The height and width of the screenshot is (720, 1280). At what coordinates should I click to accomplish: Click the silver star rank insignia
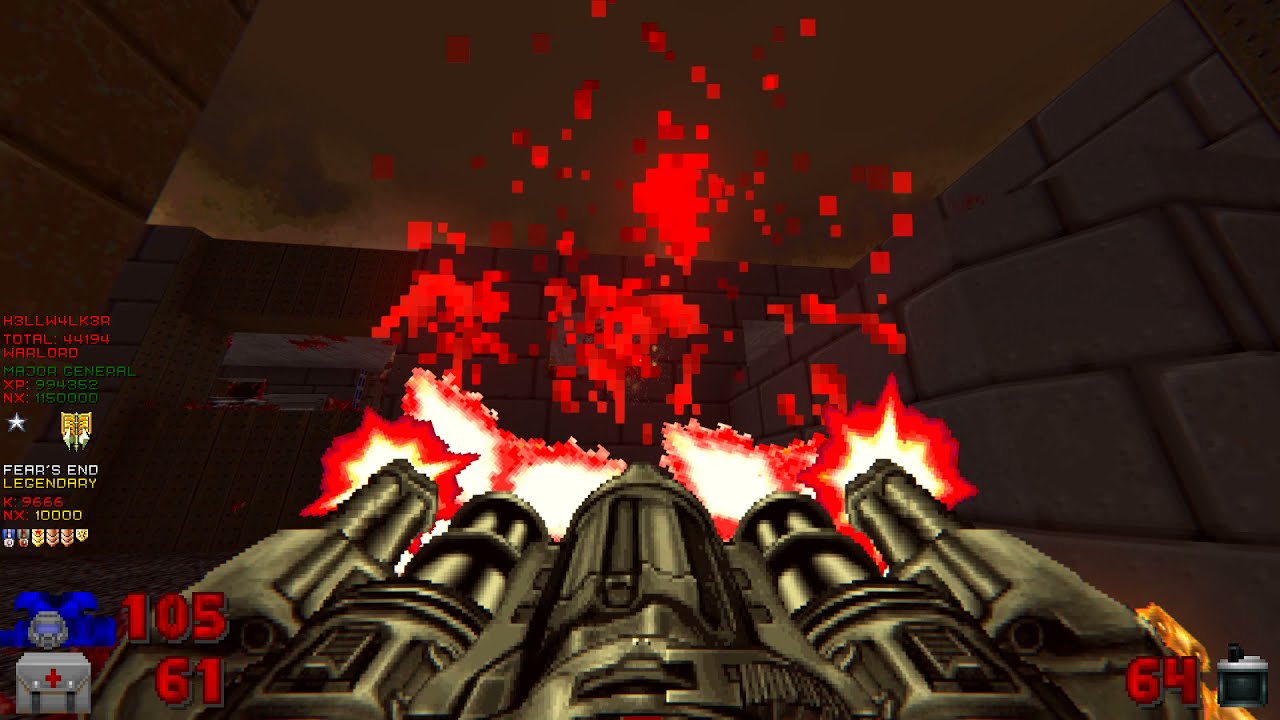15,422
